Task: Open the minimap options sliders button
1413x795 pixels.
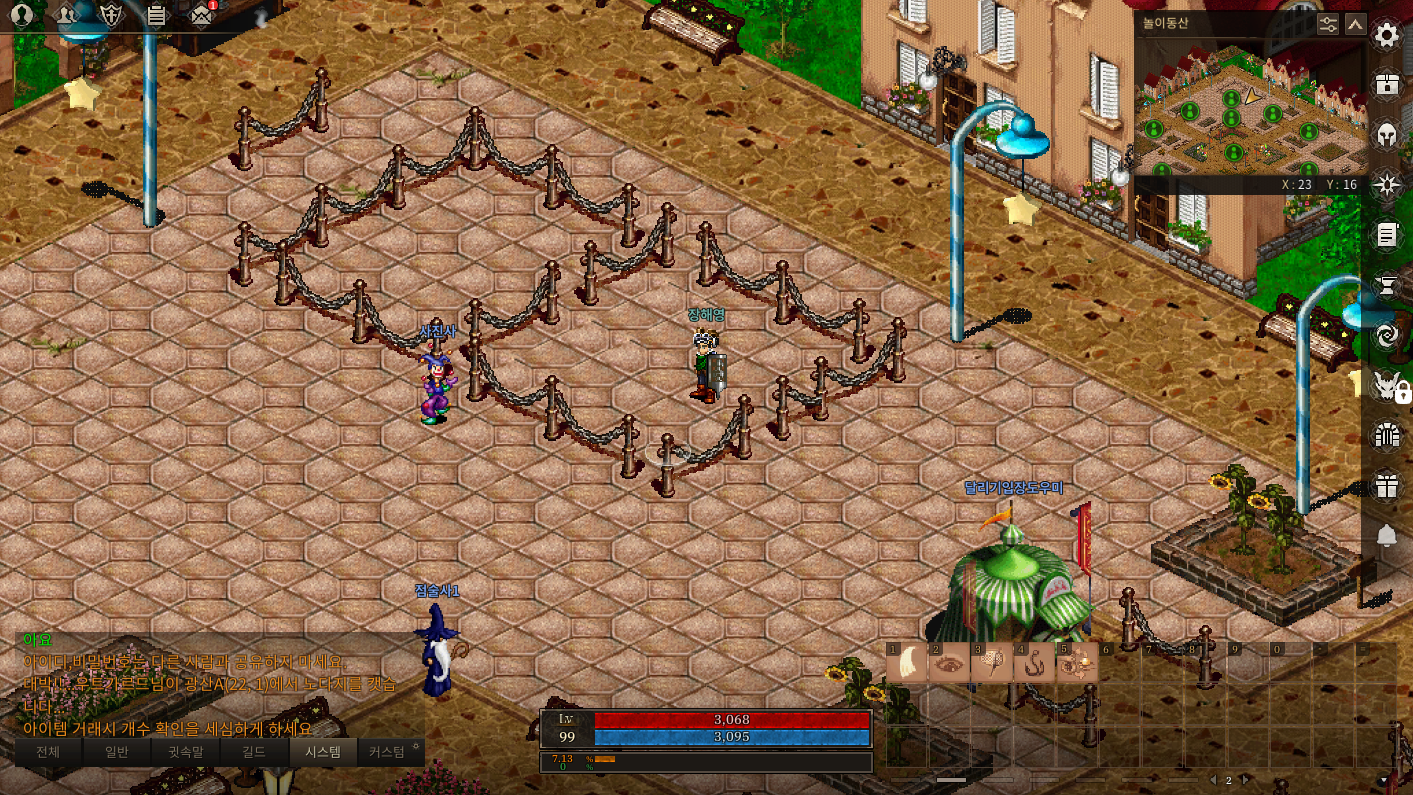Action: tap(1328, 24)
